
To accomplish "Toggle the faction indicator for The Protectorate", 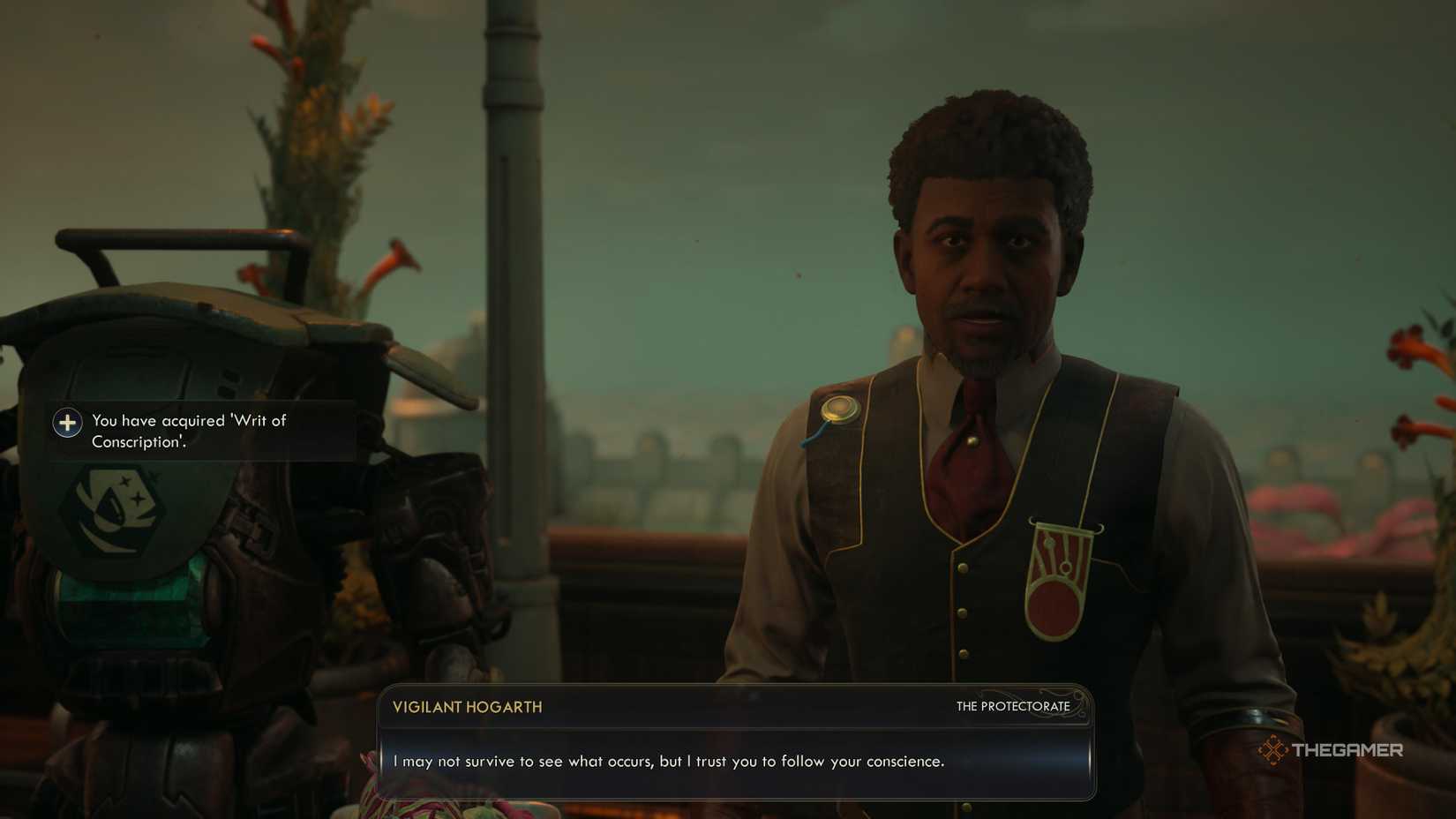I will 1011,706.
